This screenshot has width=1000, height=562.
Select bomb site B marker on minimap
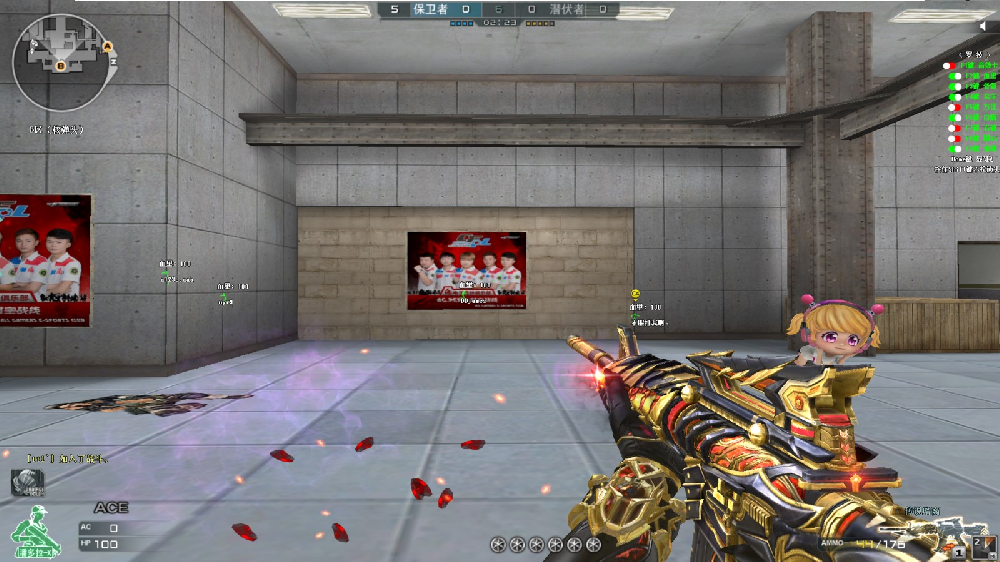pyautogui.click(x=60, y=67)
